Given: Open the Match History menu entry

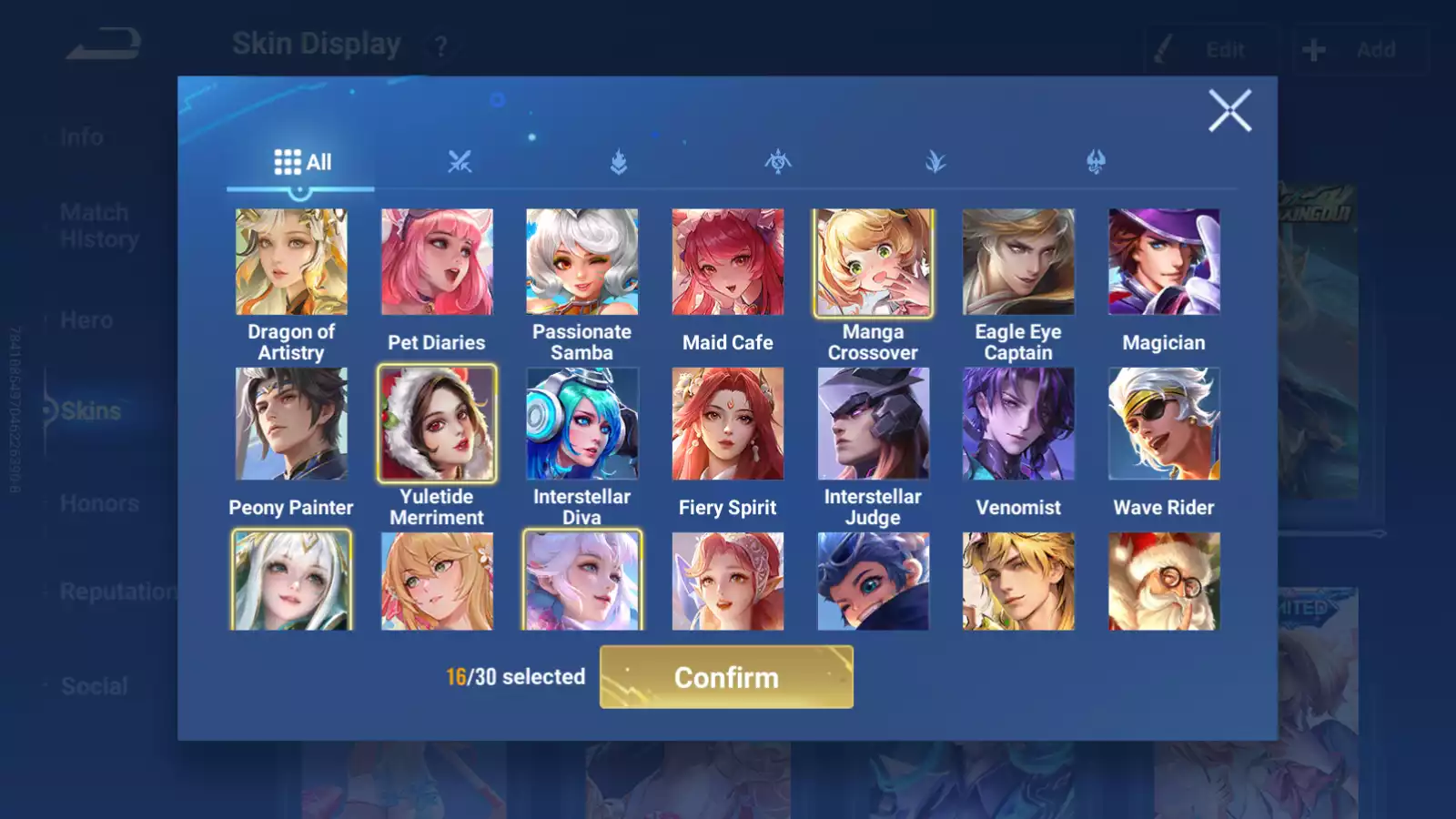Looking at the screenshot, I should [99, 226].
